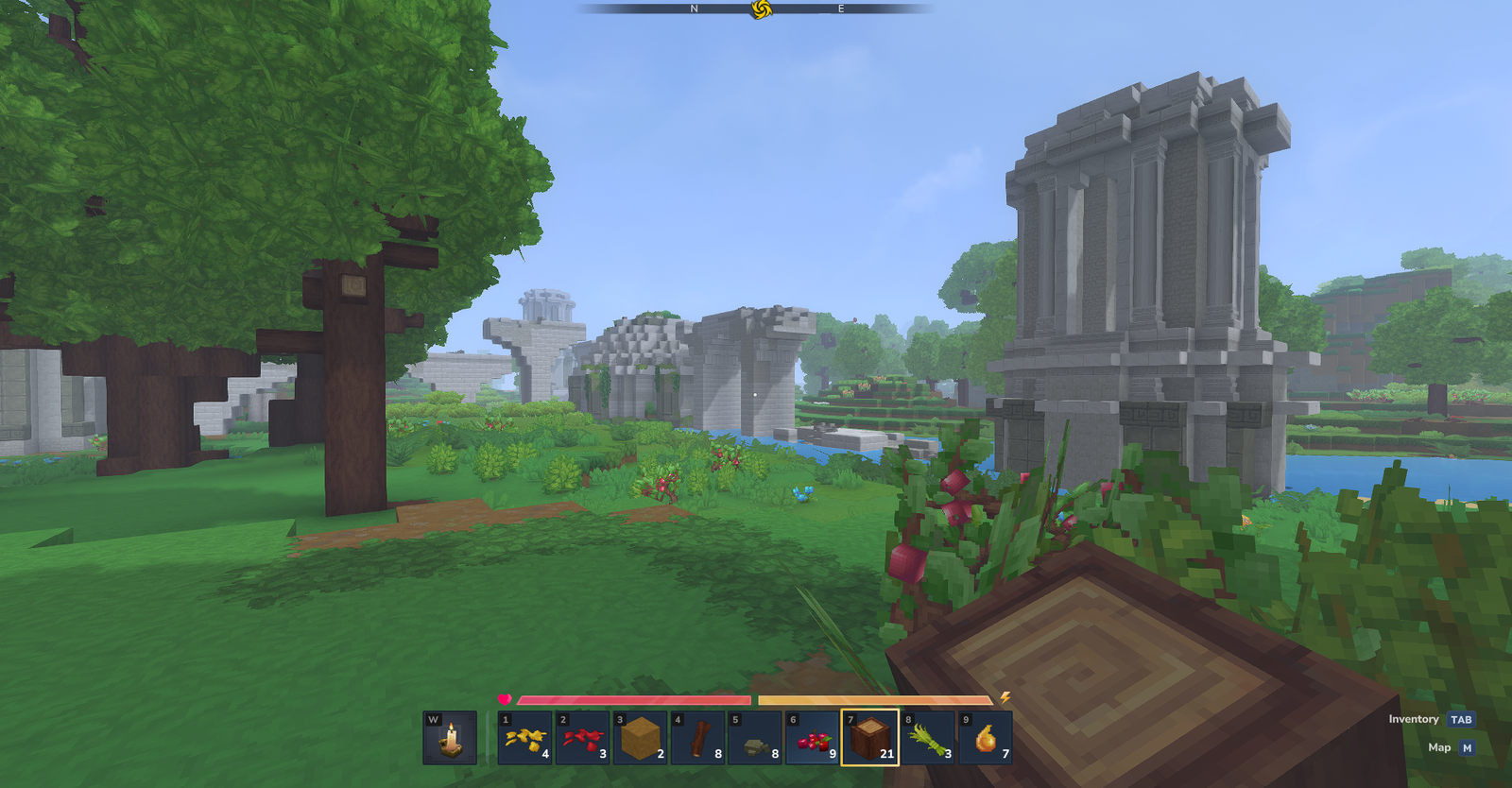Select the yellow petals hotbar slot

click(525, 738)
